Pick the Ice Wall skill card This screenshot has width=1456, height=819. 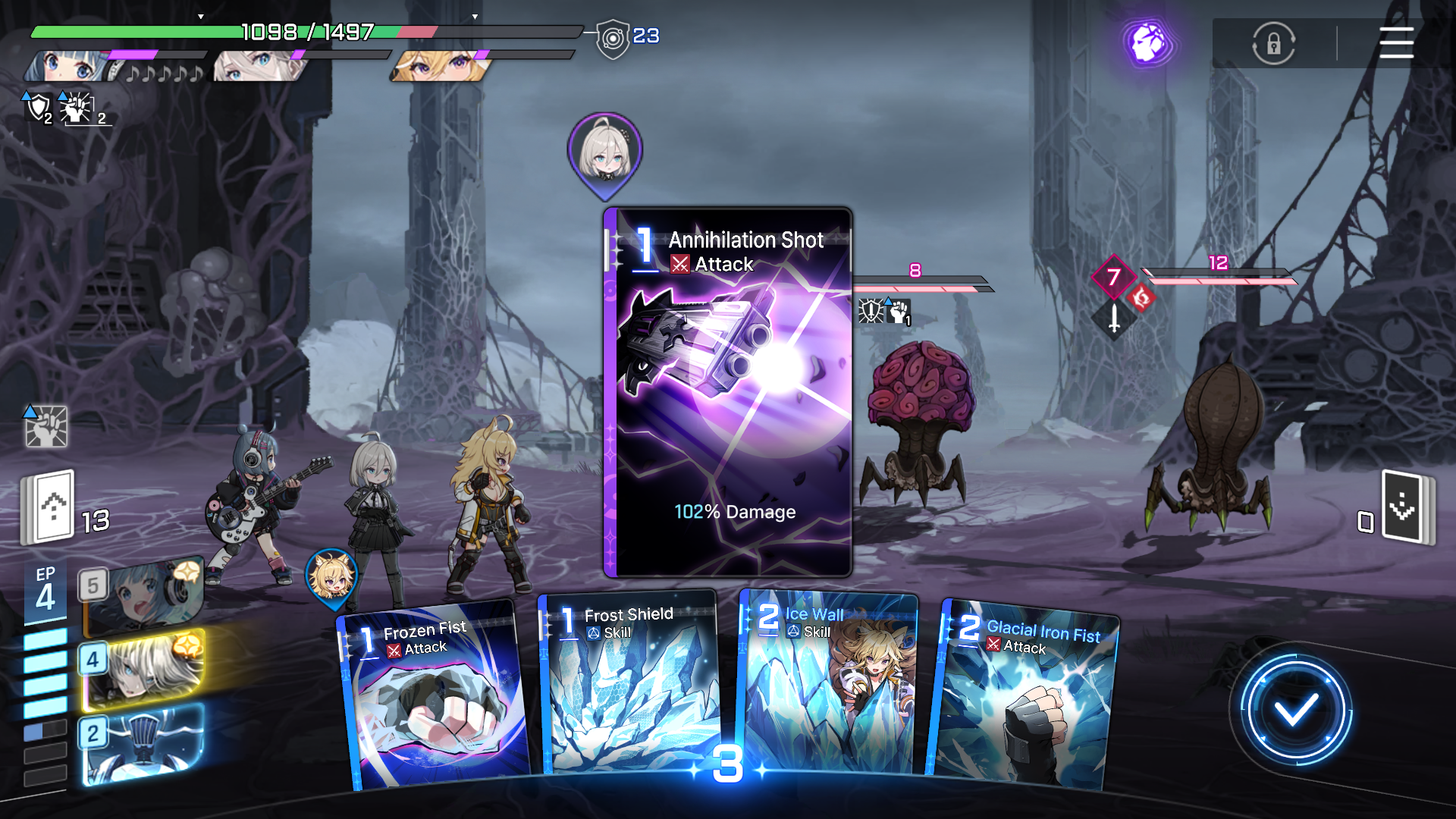coord(828,682)
